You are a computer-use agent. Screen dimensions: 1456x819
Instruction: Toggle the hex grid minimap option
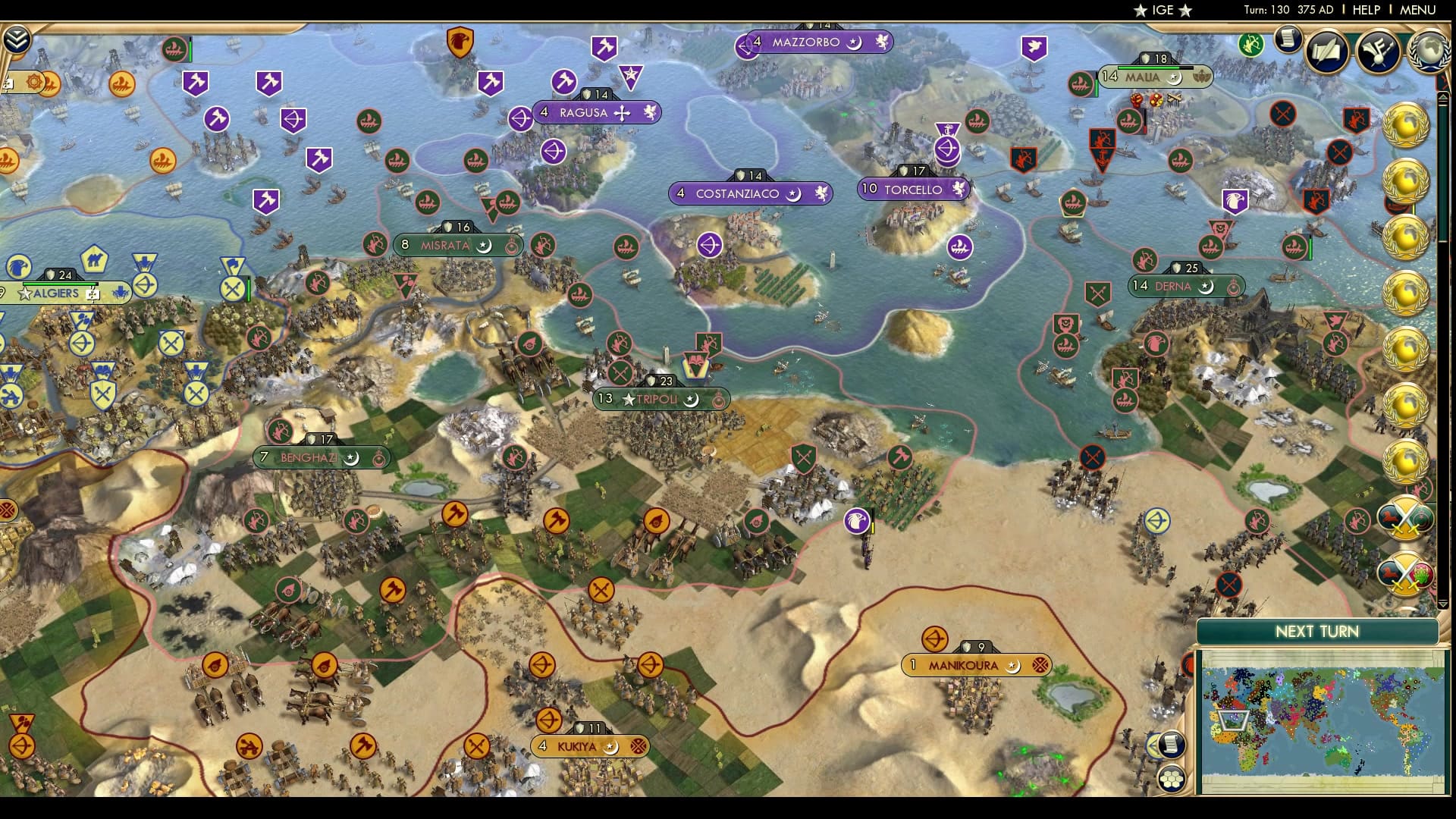[1172, 778]
